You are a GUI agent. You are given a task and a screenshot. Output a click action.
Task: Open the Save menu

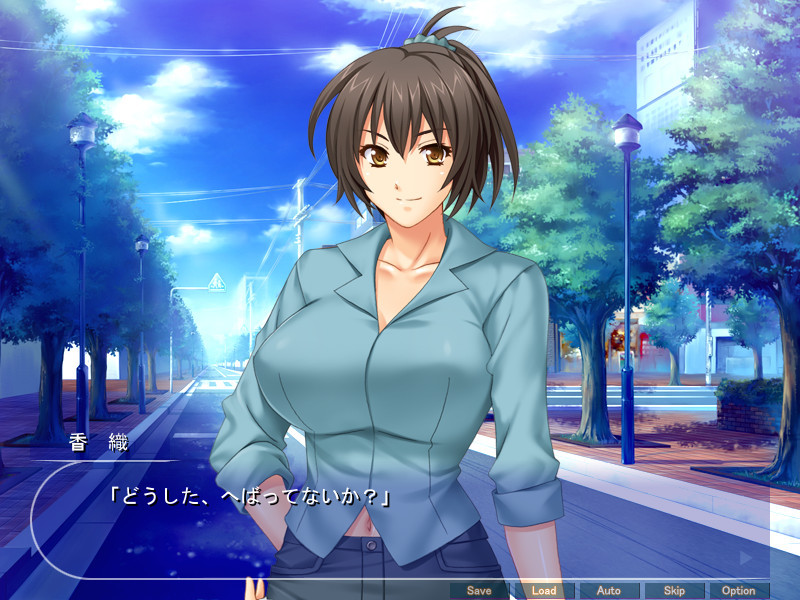click(x=479, y=591)
